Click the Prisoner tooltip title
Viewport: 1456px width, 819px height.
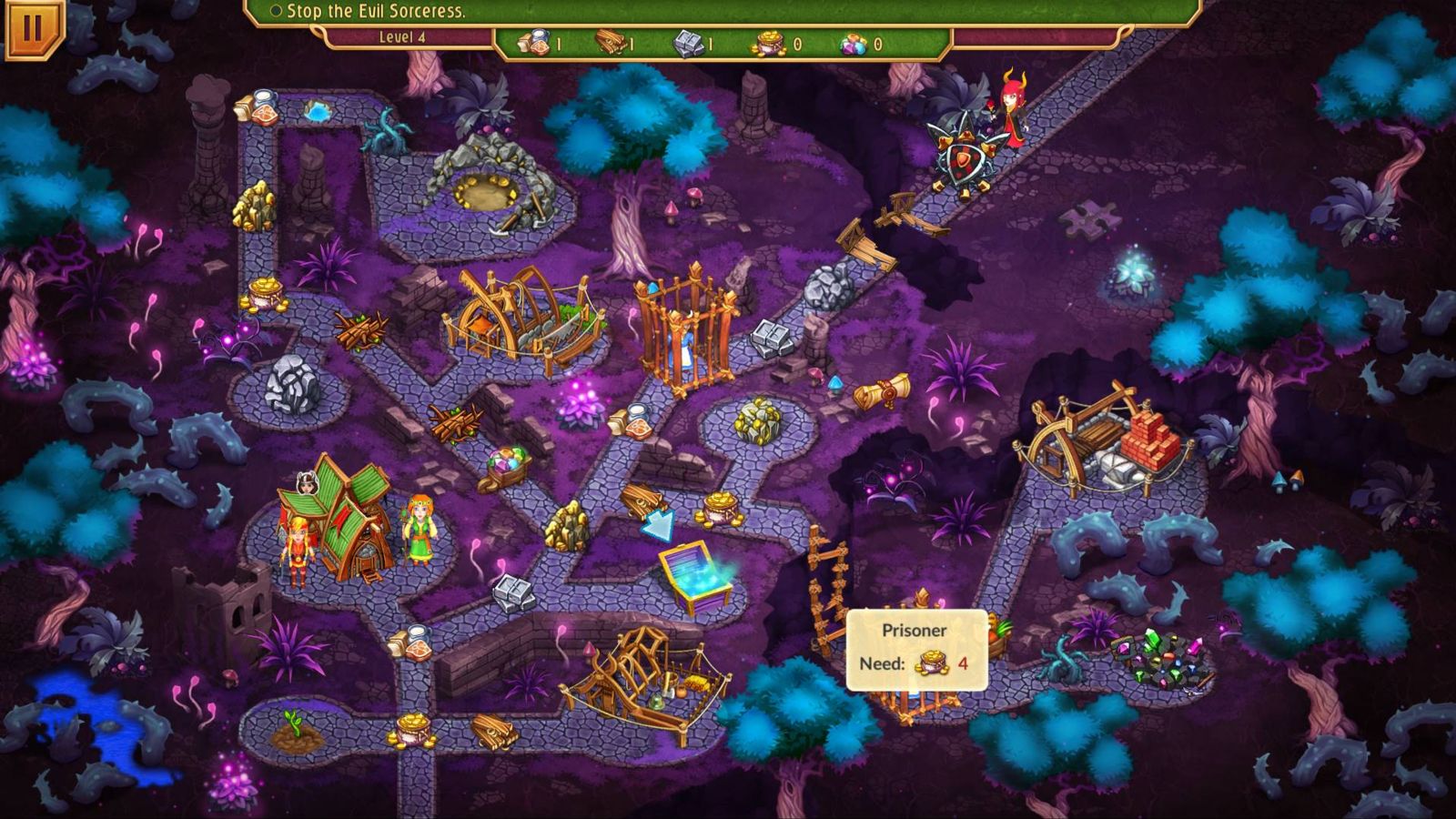tap(915, 630)
